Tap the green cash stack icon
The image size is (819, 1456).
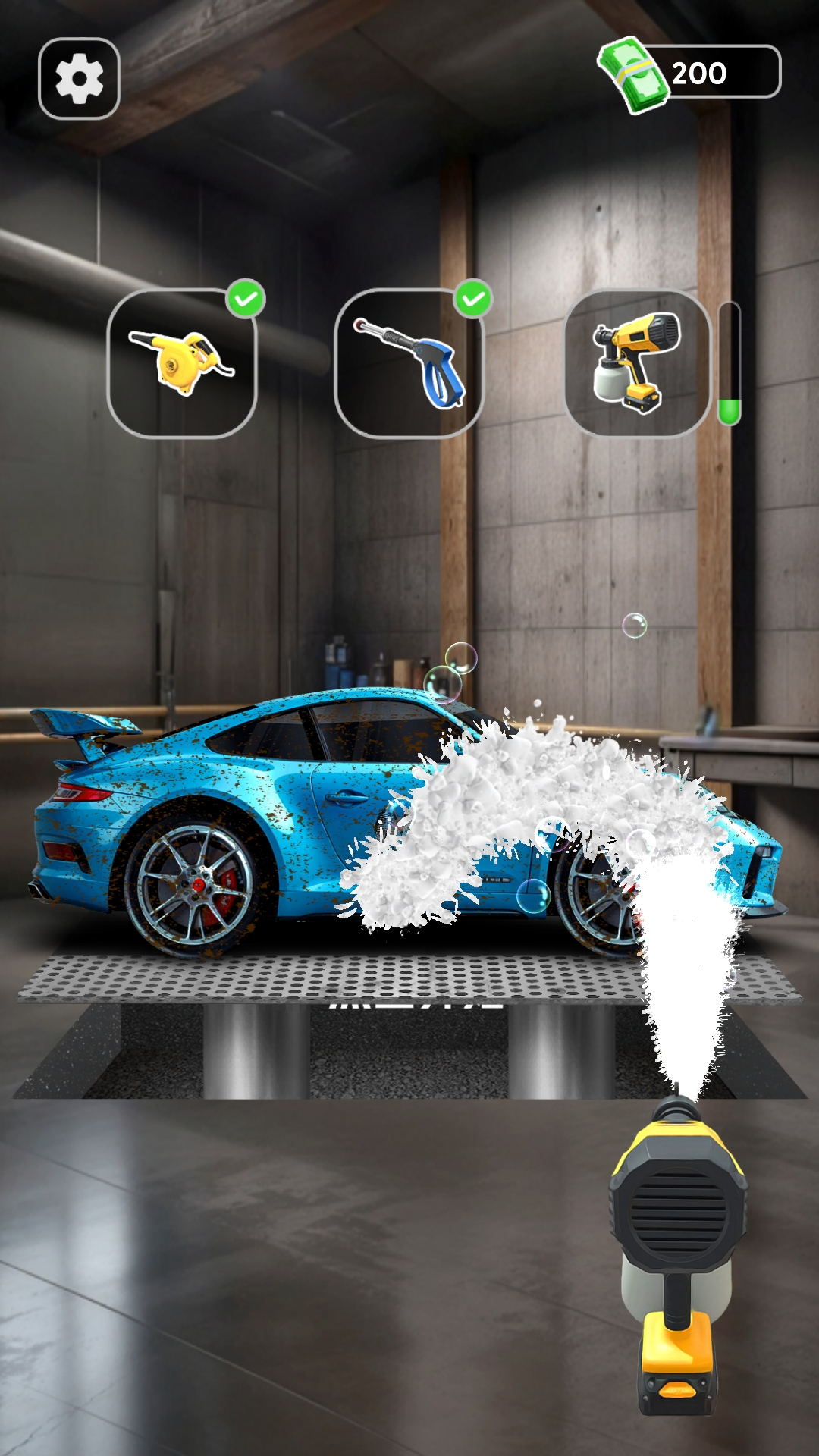[x=634, y=76]
